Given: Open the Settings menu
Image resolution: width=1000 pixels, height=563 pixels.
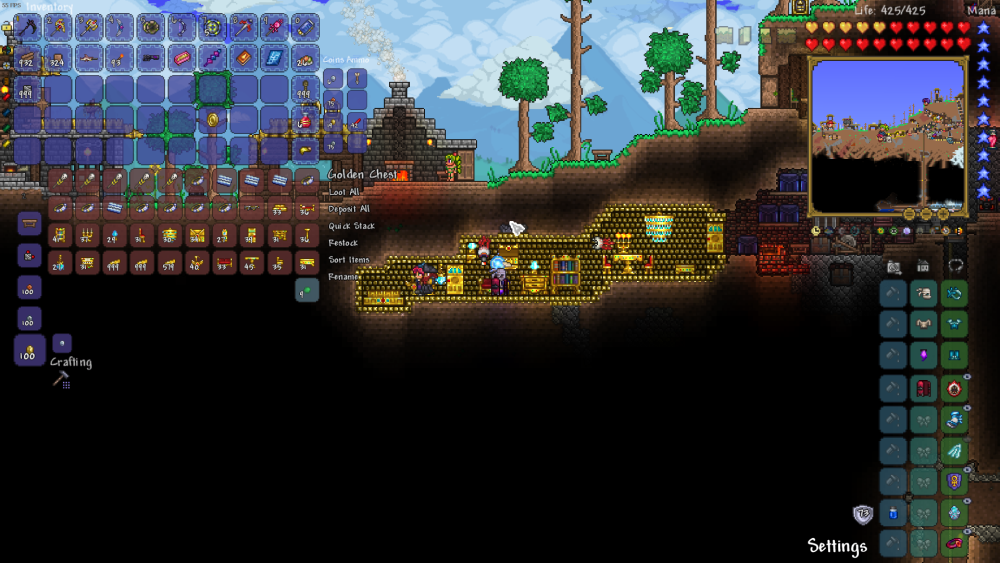Looking at the screenshot, I should point(837,546).
